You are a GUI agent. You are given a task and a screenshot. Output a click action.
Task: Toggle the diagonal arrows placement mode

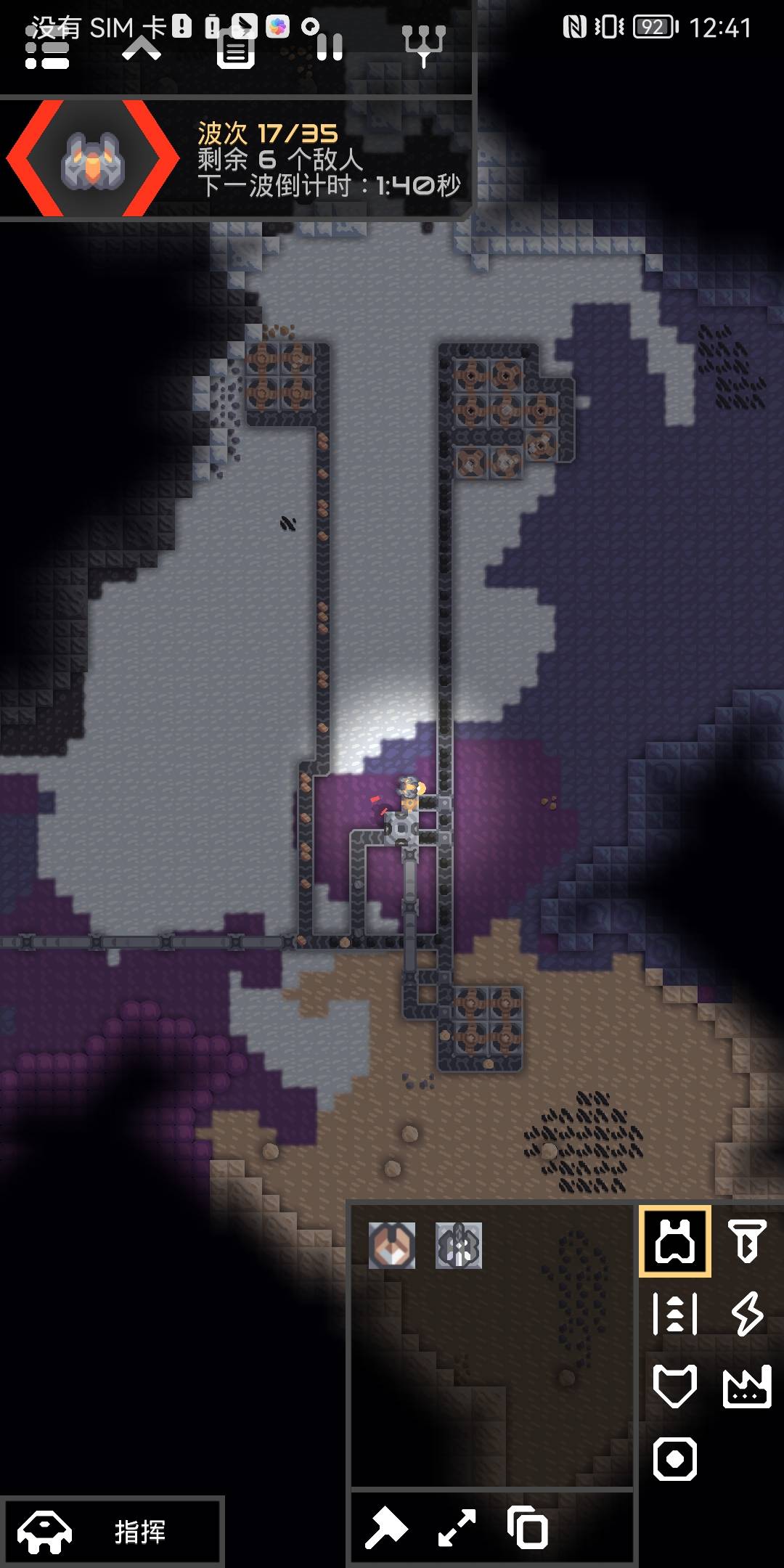click(x=457, y=1527)
